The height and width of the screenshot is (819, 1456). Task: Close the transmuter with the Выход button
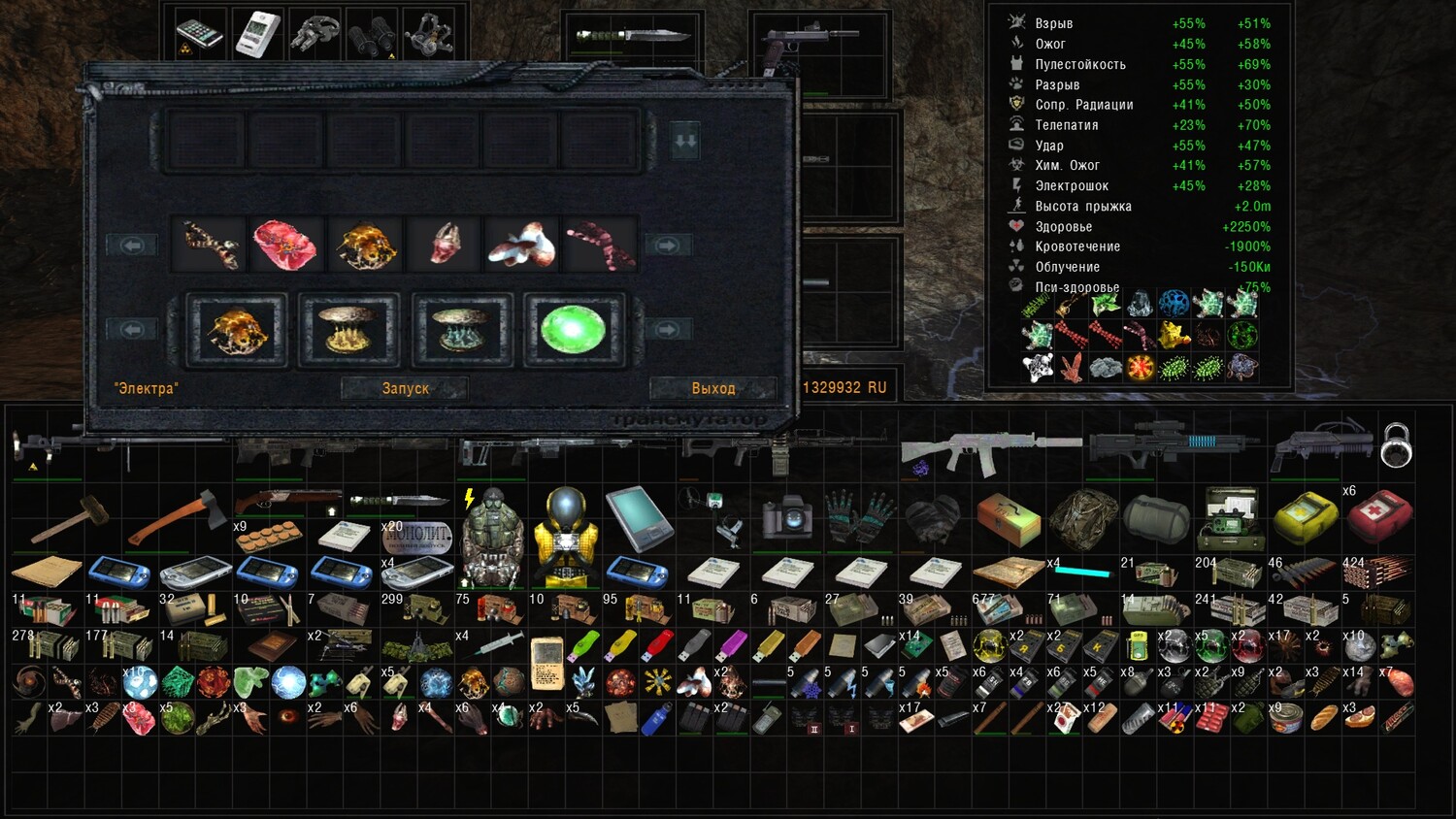(713, 388)
